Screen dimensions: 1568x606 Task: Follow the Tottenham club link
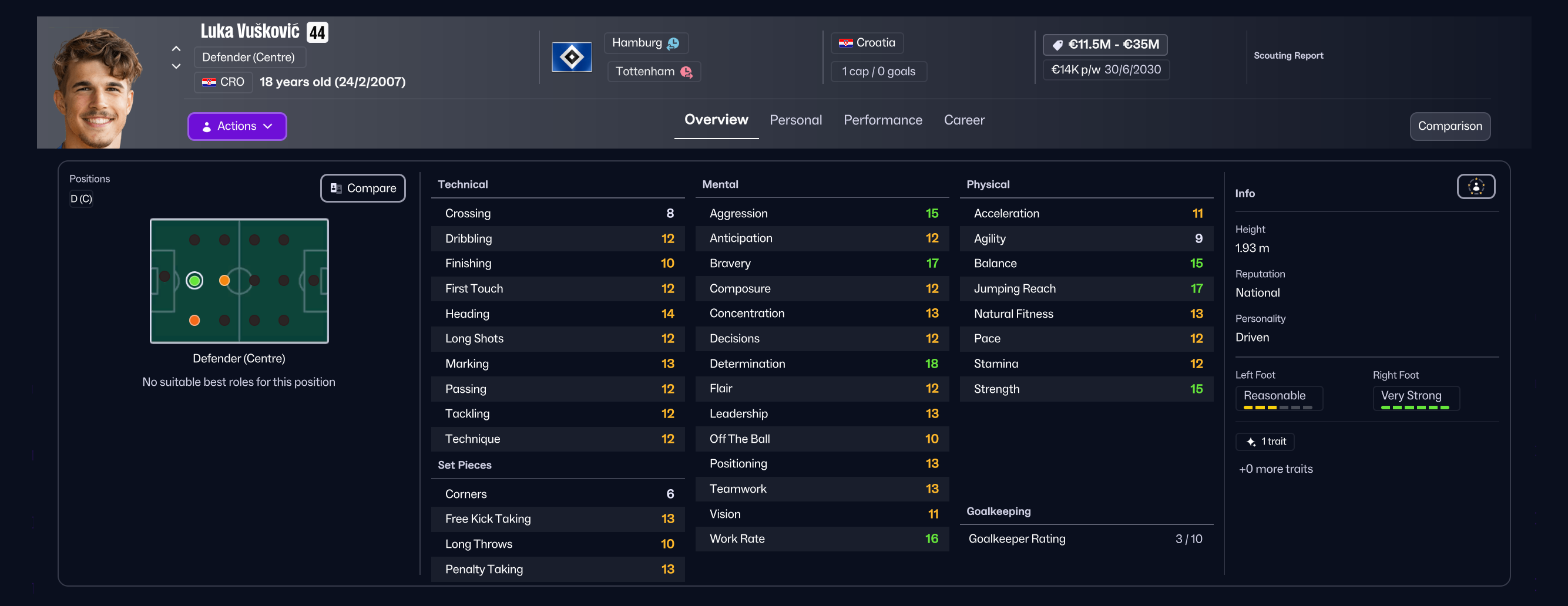(647, 71)
